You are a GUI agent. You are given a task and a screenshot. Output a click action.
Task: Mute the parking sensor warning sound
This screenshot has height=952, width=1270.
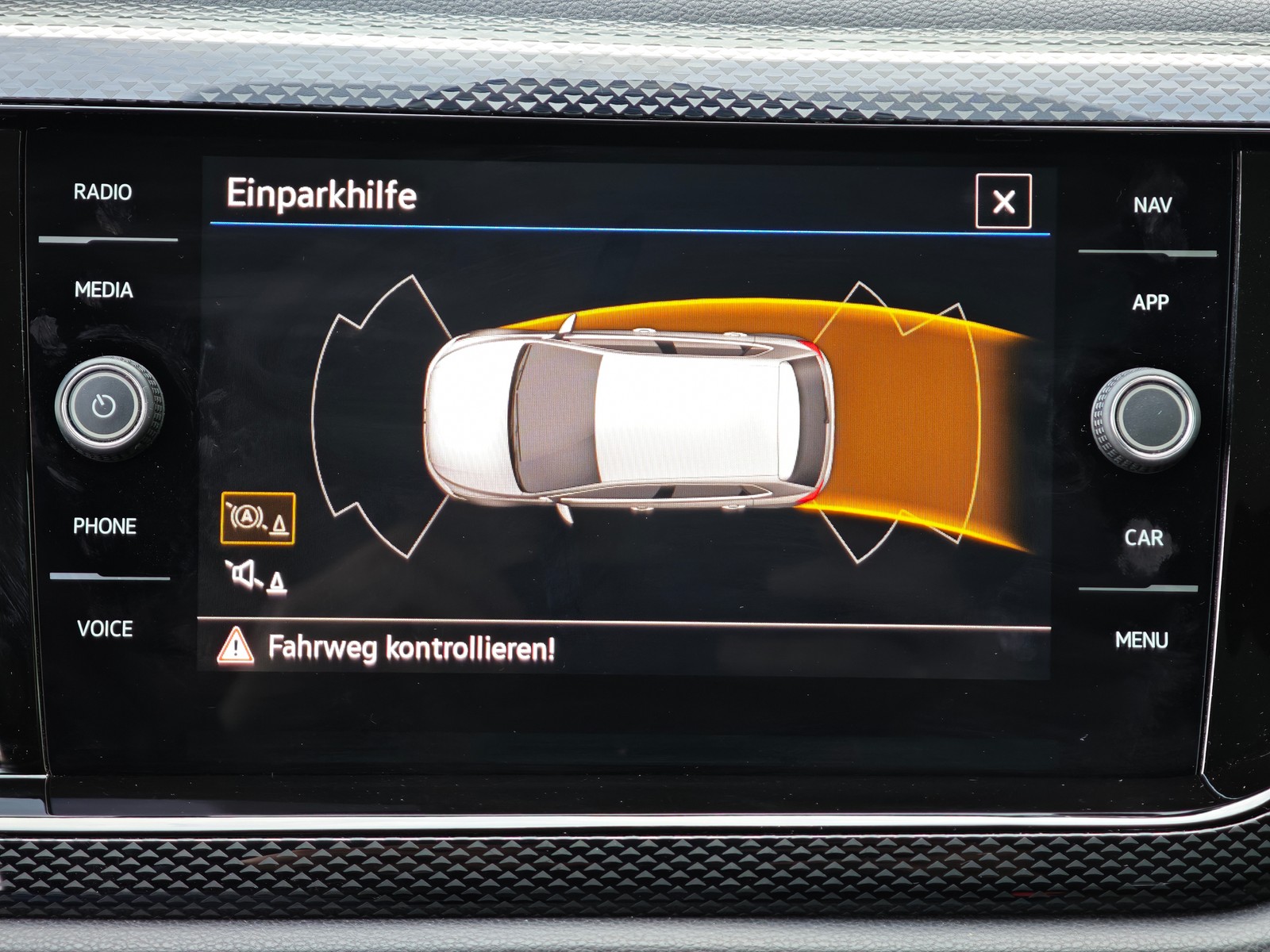pos(256,576)
